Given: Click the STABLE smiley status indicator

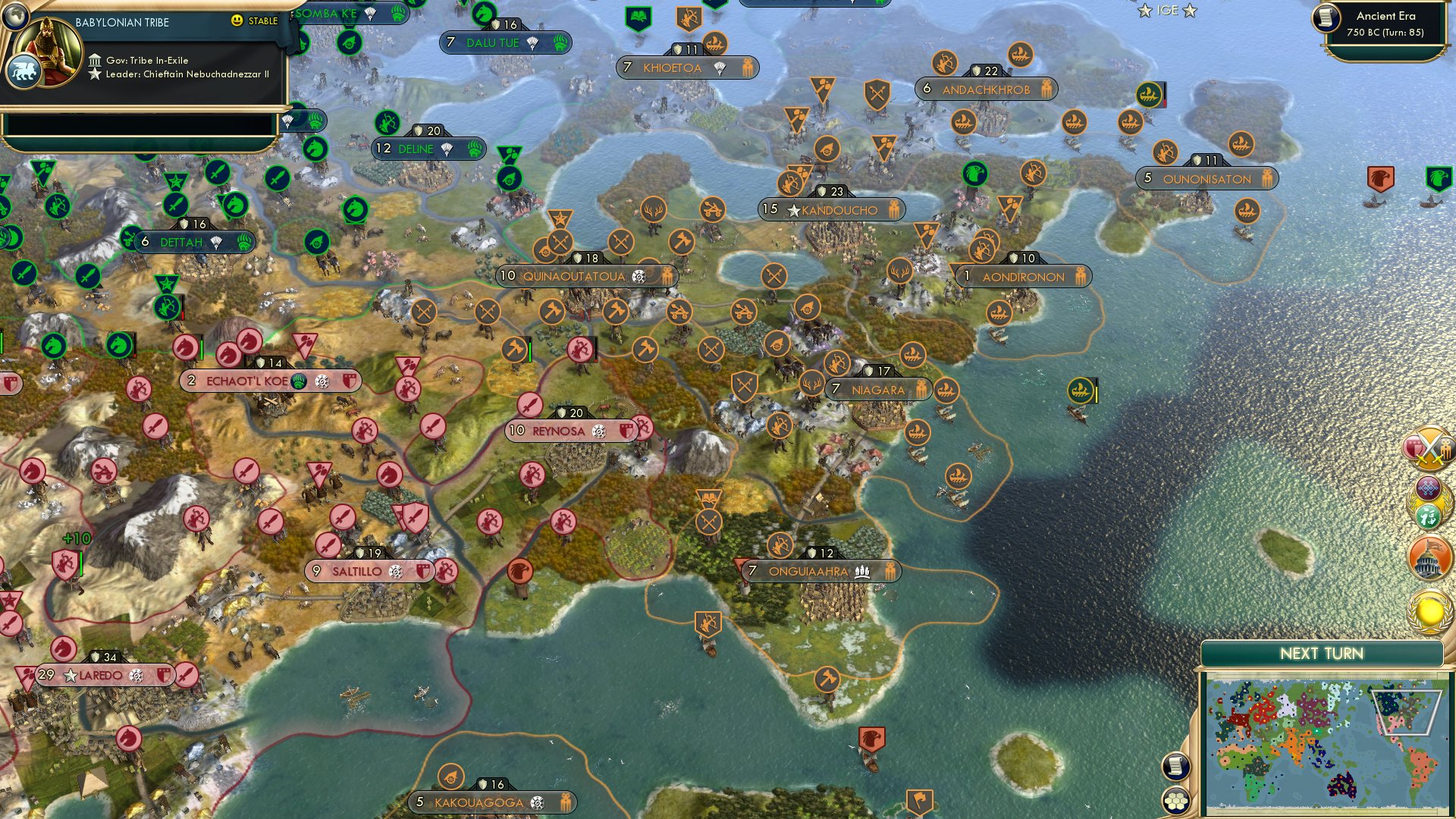Looking at the screenshot, I should pos(239,21).
